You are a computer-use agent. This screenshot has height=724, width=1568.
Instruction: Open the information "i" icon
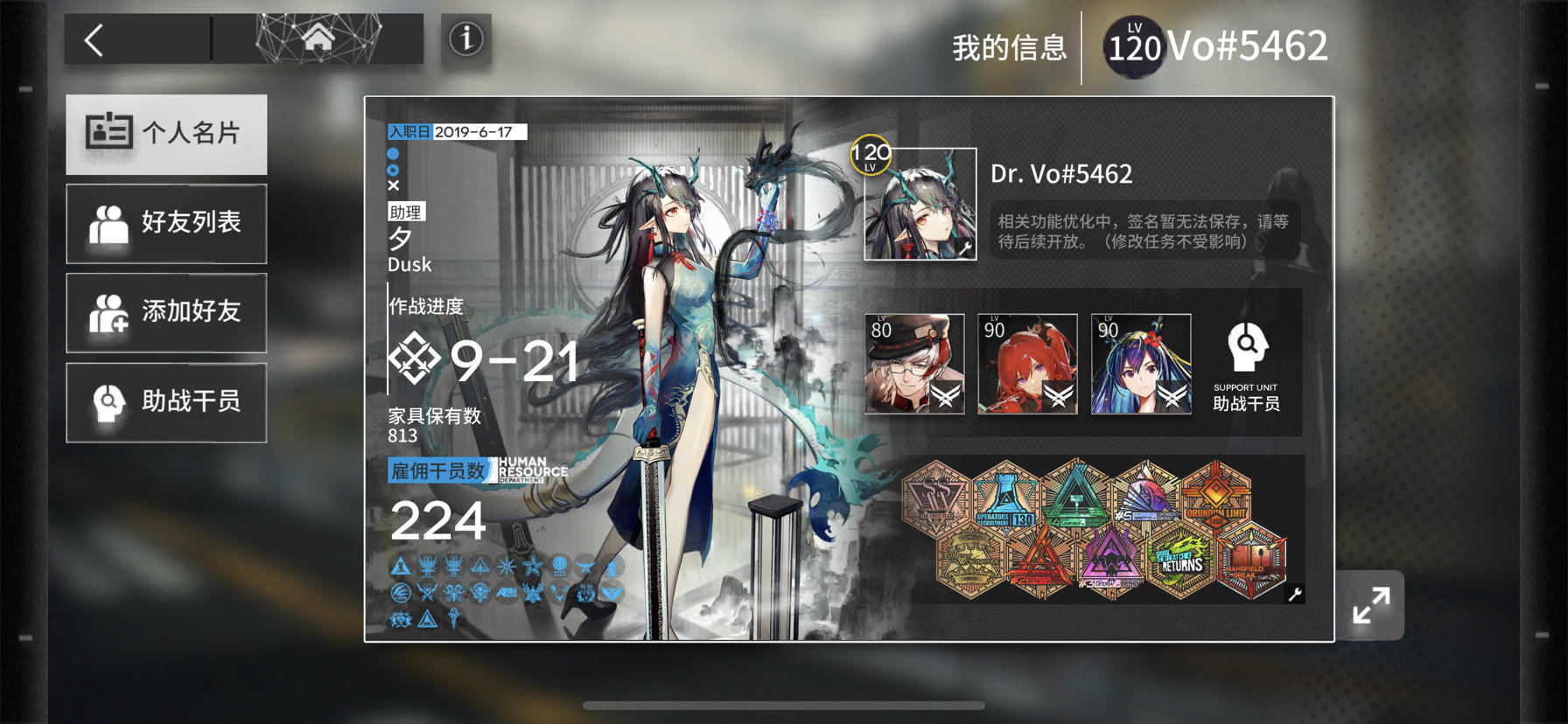click(x=465, y=38)
